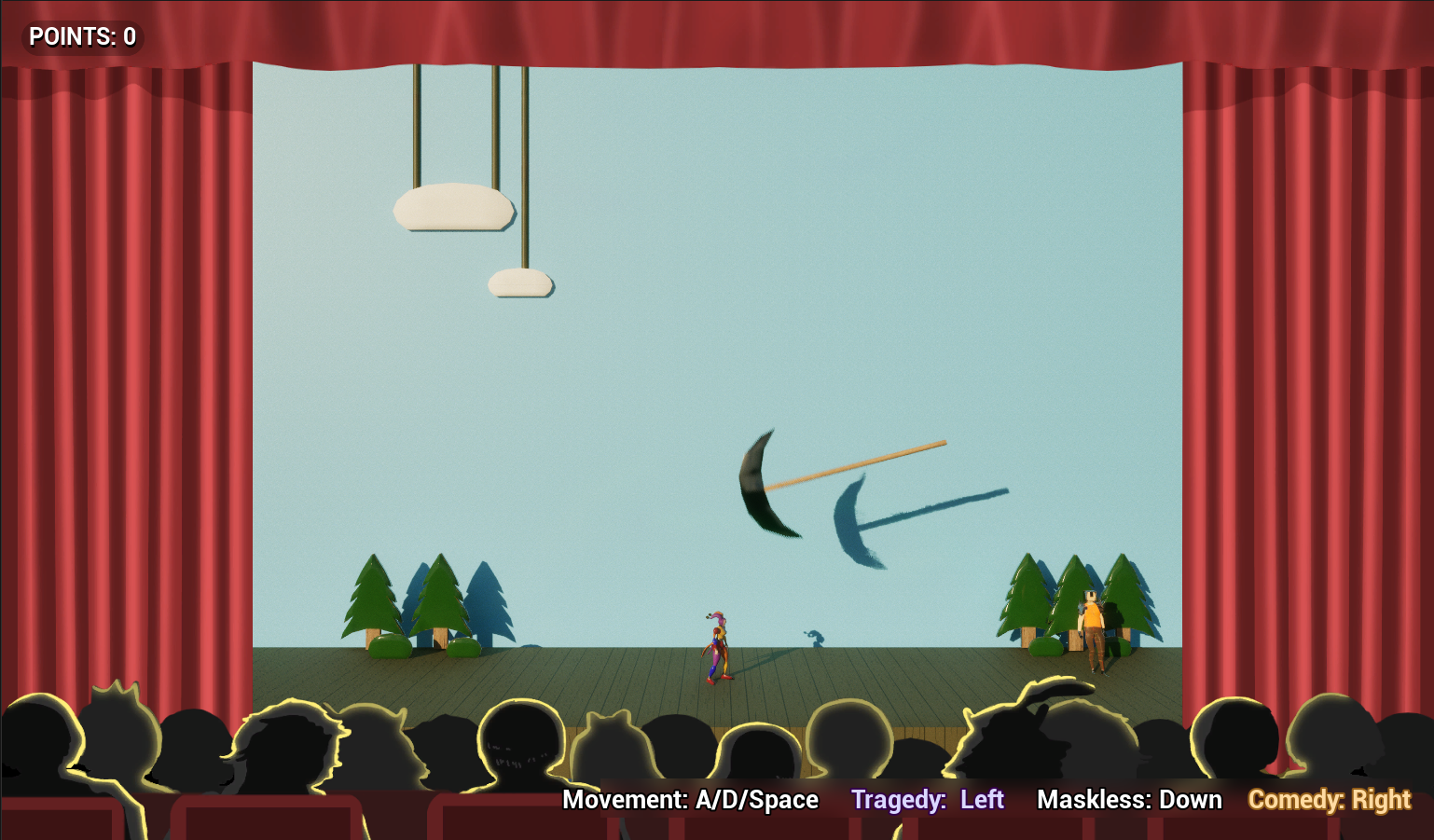This screenshot has height=840, width=1434.
Task: Click the Tragedy: Left control hint
Action: point(929,800)
